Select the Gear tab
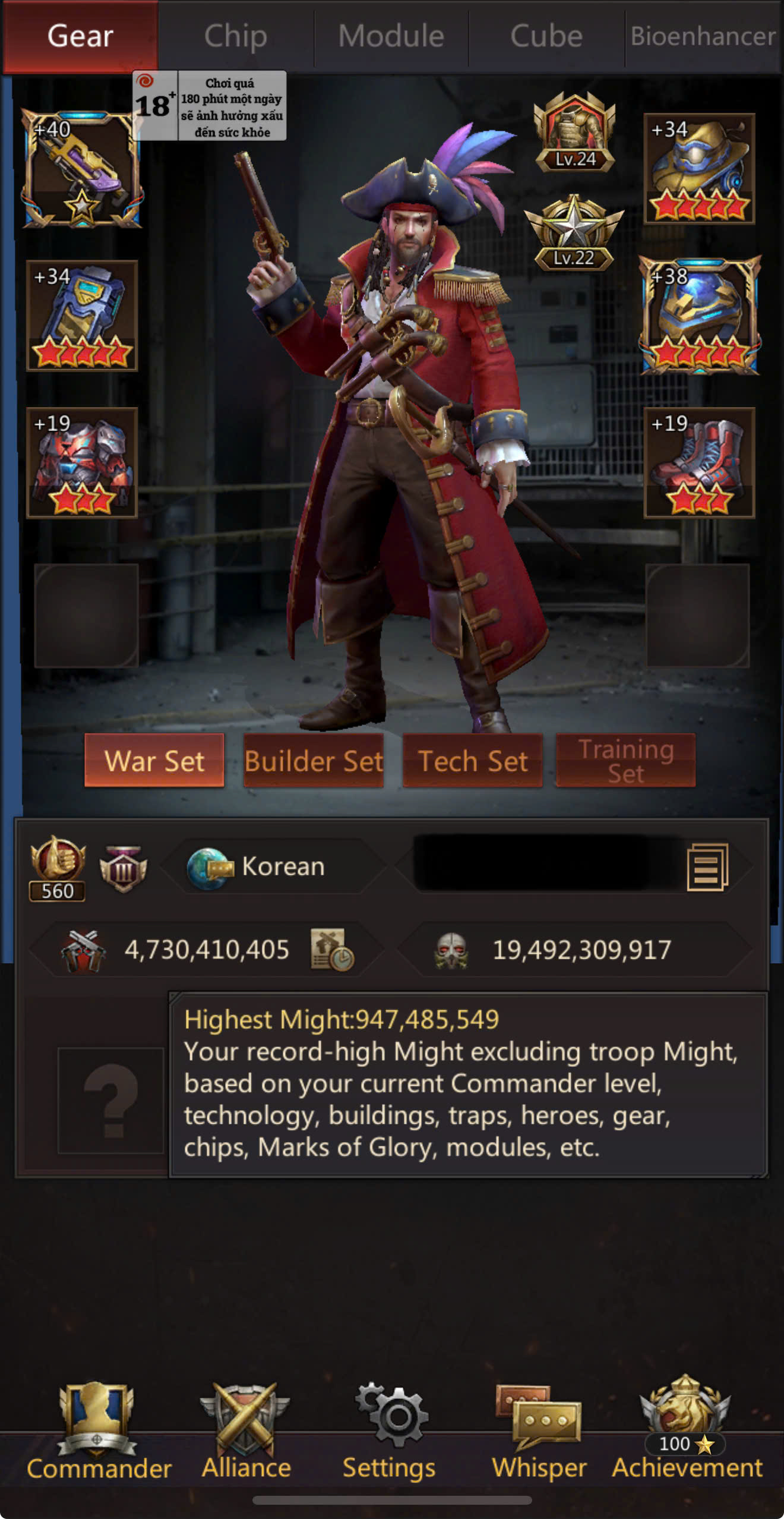 [80, 36]
